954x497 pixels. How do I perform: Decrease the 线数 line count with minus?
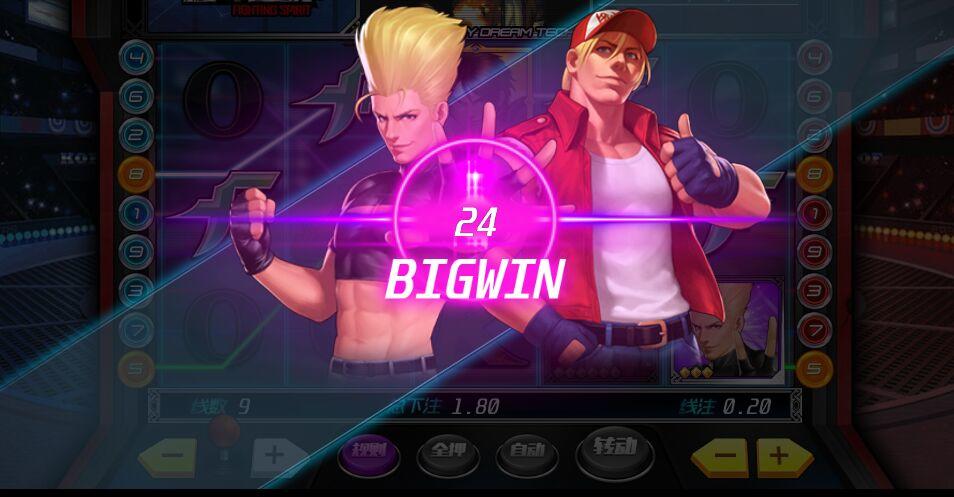click(x=172, y=457)
